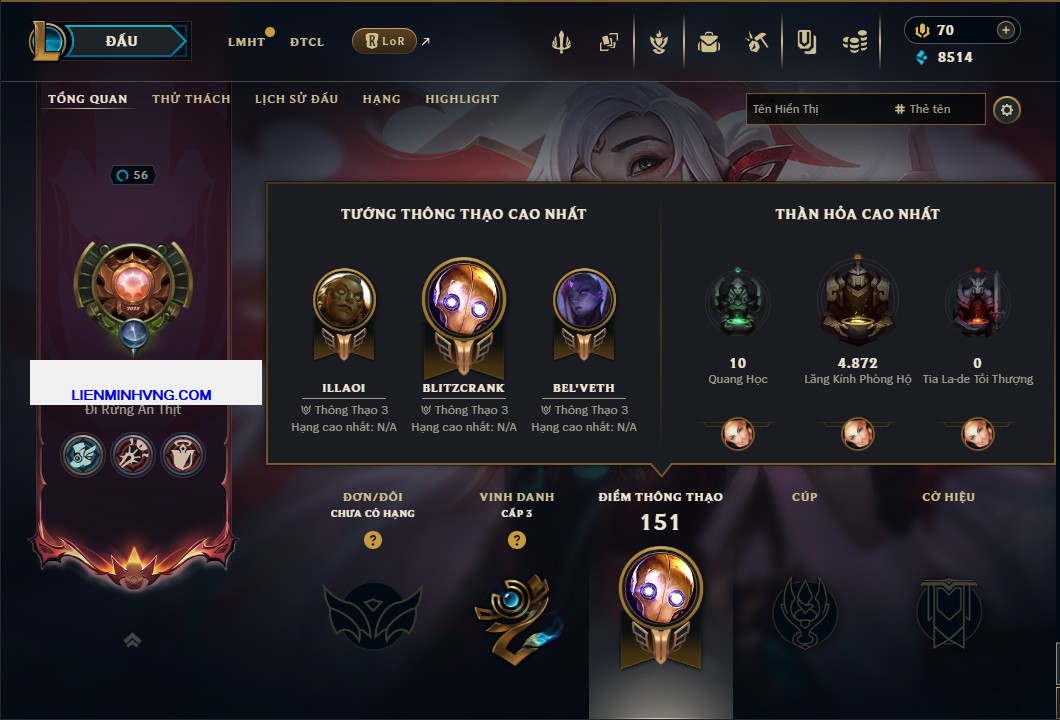Image resolution: width=1060 pixels, height=720 pixels.
Task: Open the hammer and wrench crafting icon
Action: point(756,42)
